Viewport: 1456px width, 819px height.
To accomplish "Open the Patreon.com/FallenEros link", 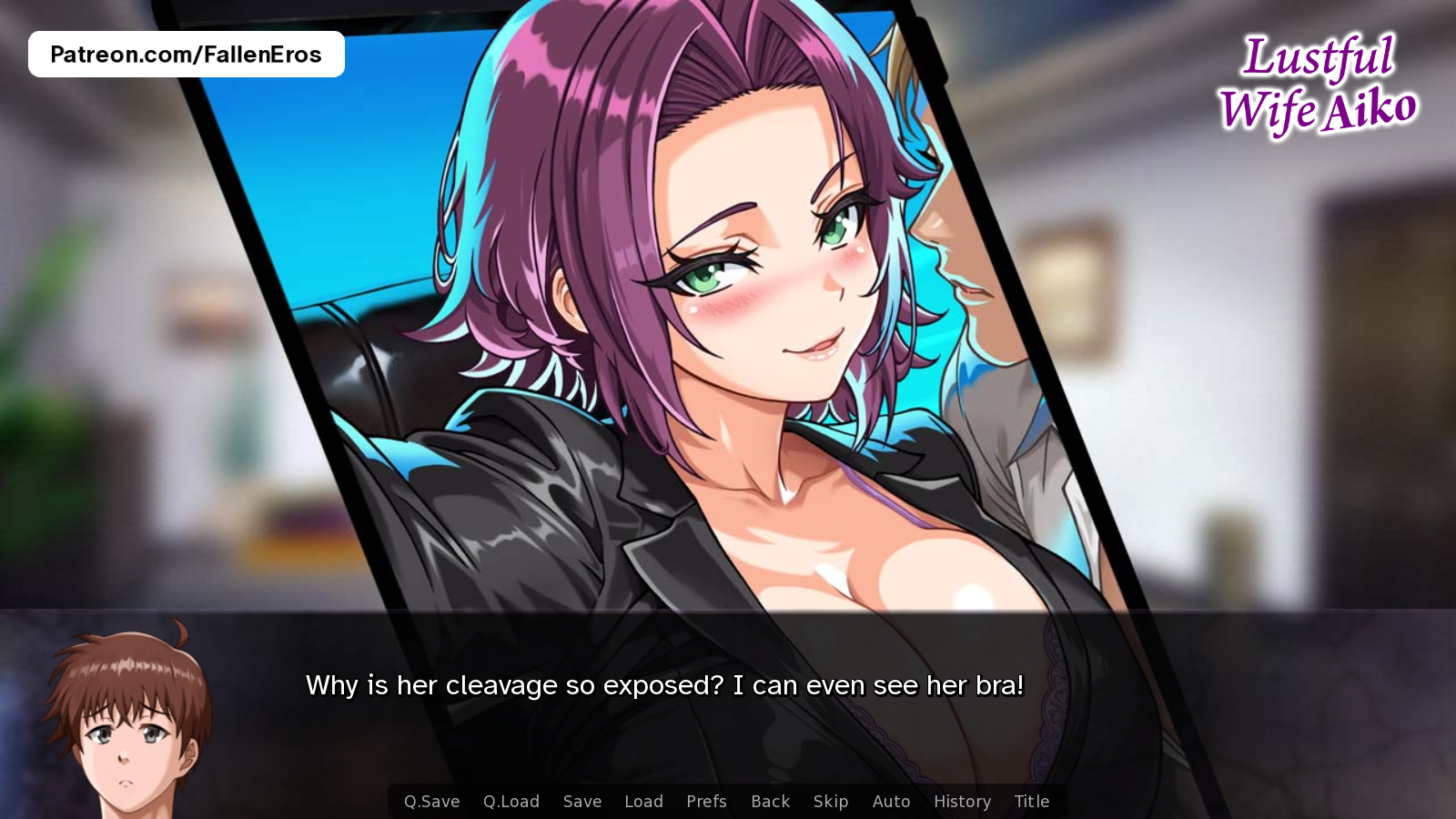I will (x=187, y=53).
